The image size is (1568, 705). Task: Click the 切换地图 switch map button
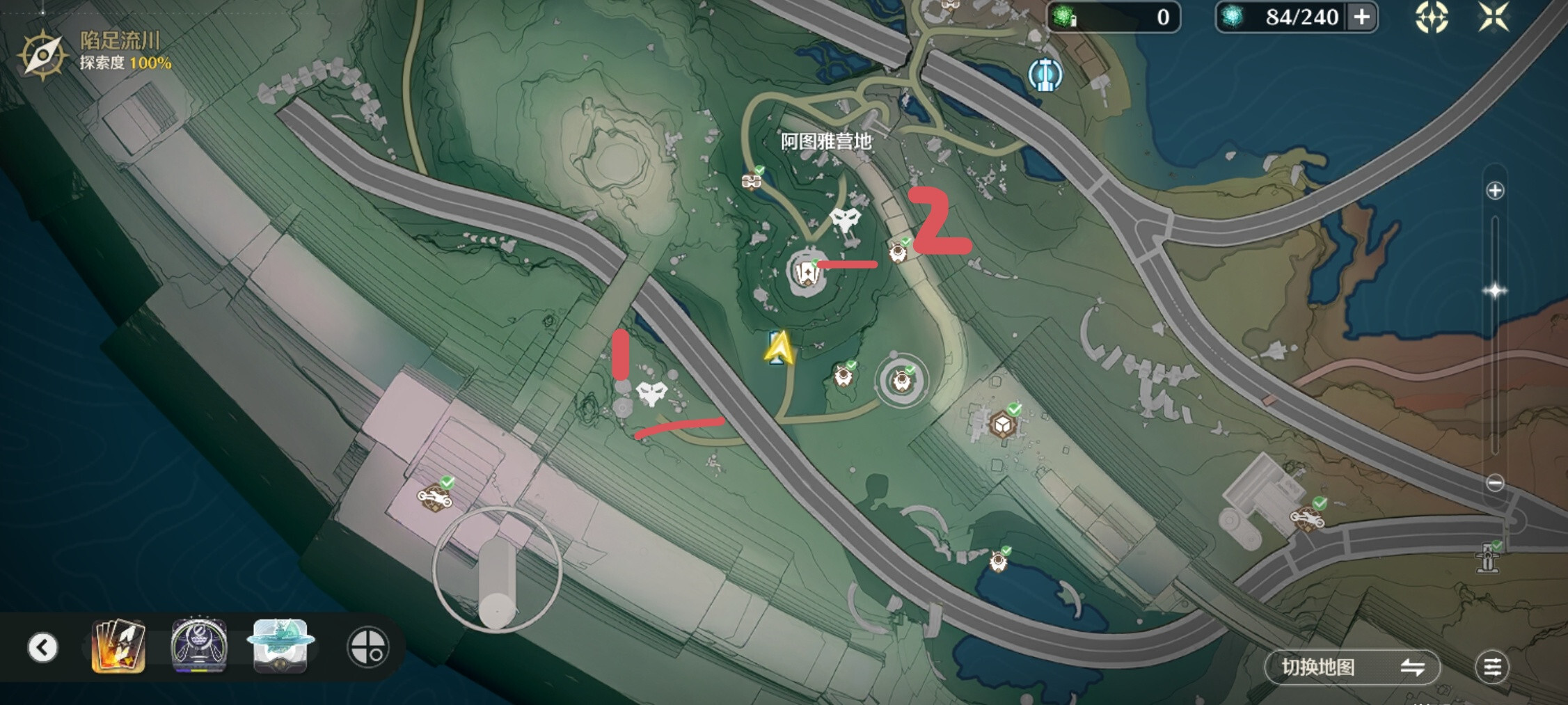tap(1351, 667)
